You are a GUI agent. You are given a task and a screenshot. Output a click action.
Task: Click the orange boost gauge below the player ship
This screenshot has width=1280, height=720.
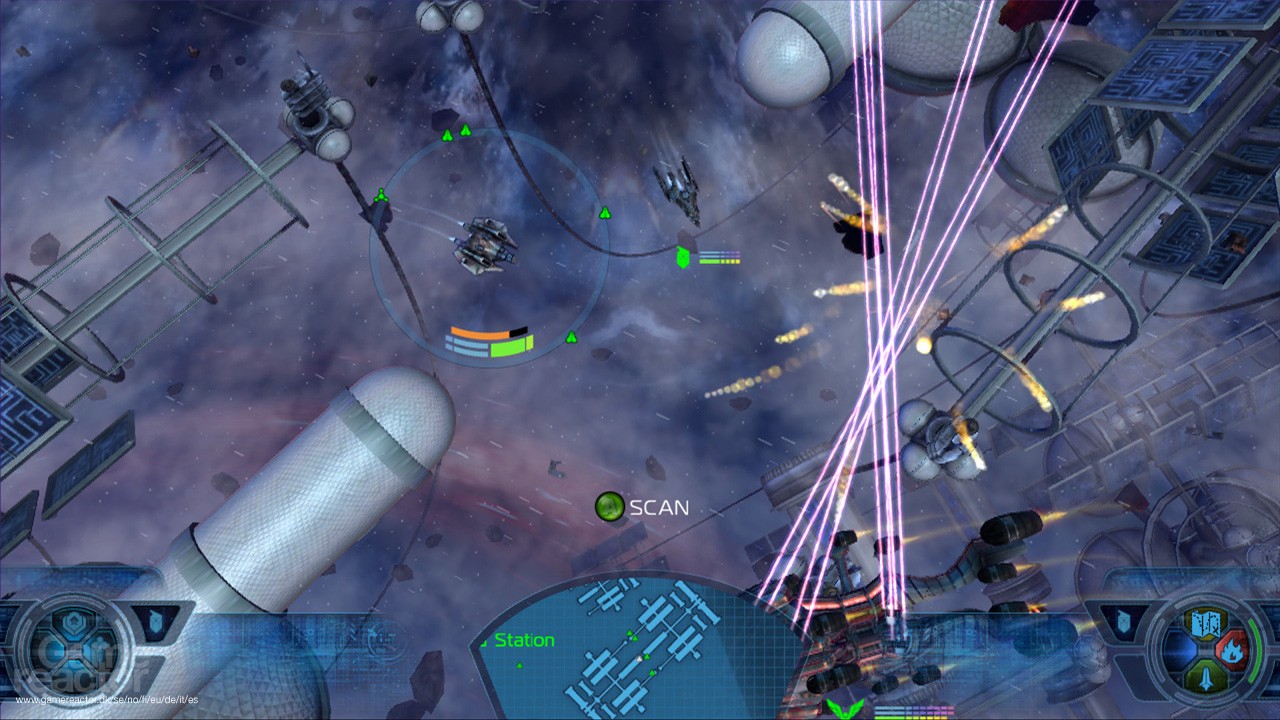pyautogui.click(x=481, y=330)
